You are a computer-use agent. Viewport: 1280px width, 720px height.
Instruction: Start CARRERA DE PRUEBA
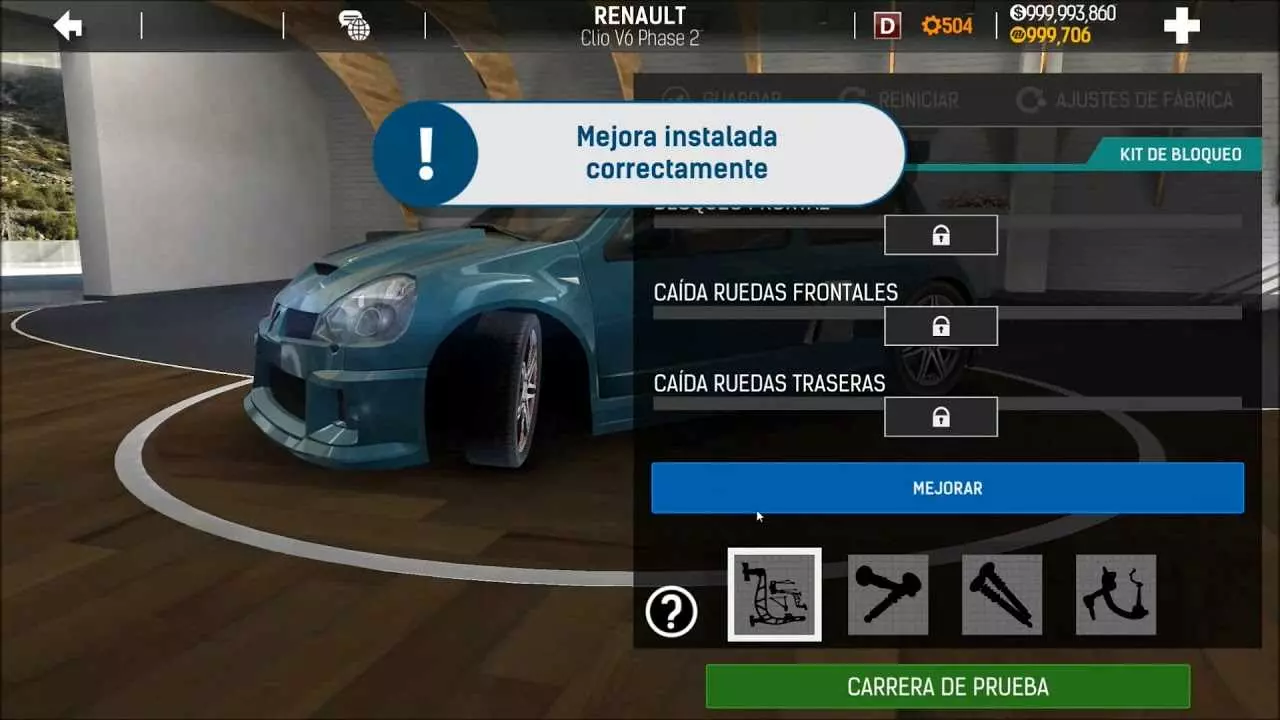click(x=946, y=686)
